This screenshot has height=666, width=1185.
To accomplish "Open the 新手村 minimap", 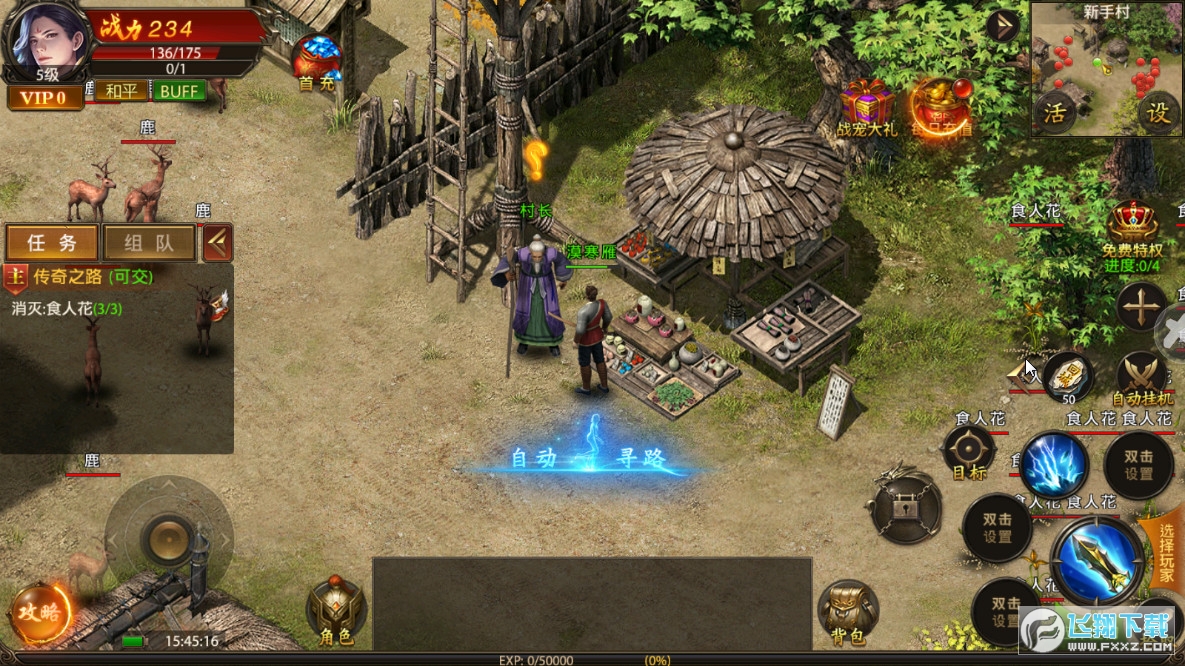I will point(1105,68).
